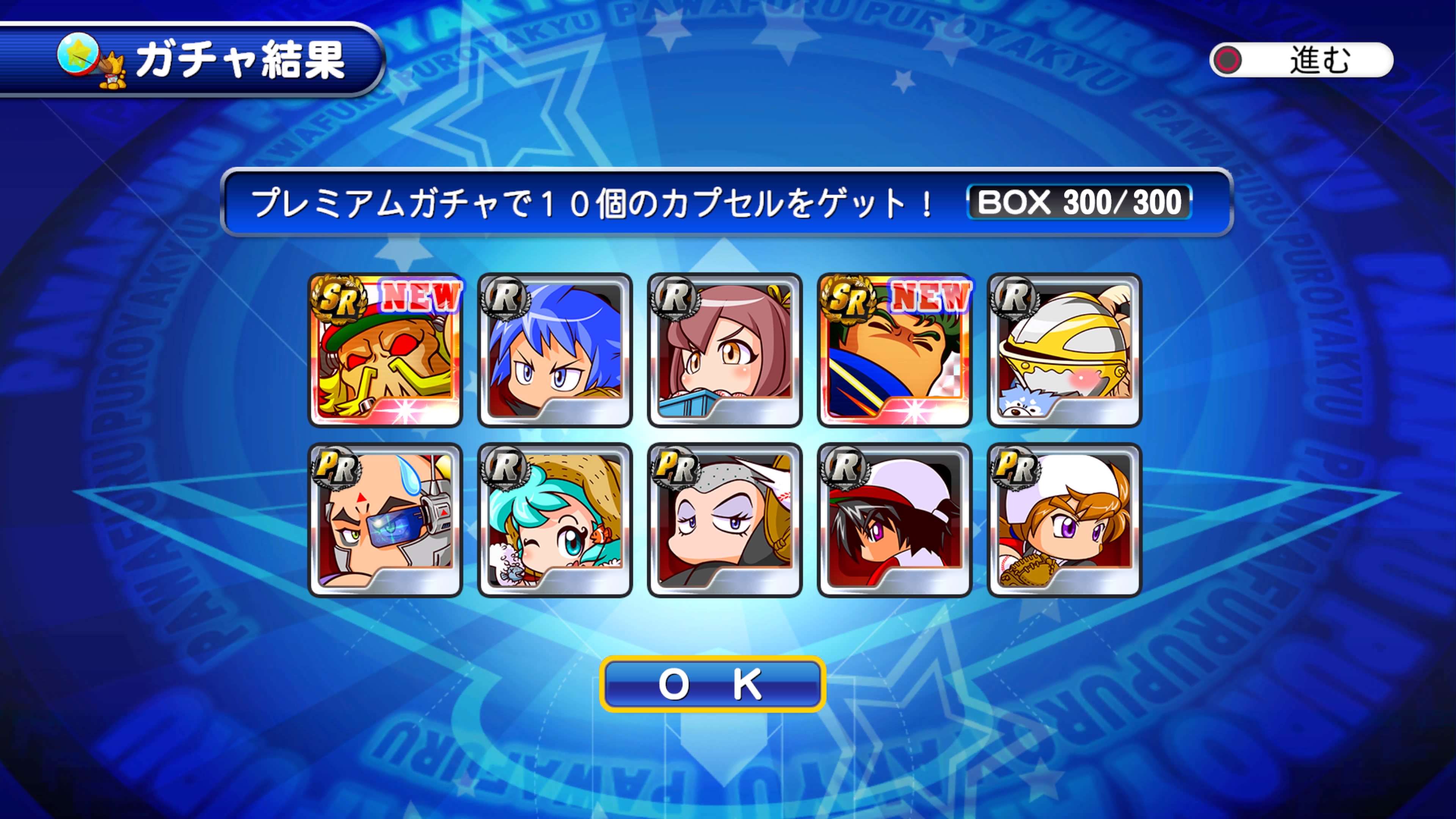Select the brown-haired girl R card

(725, 350)
